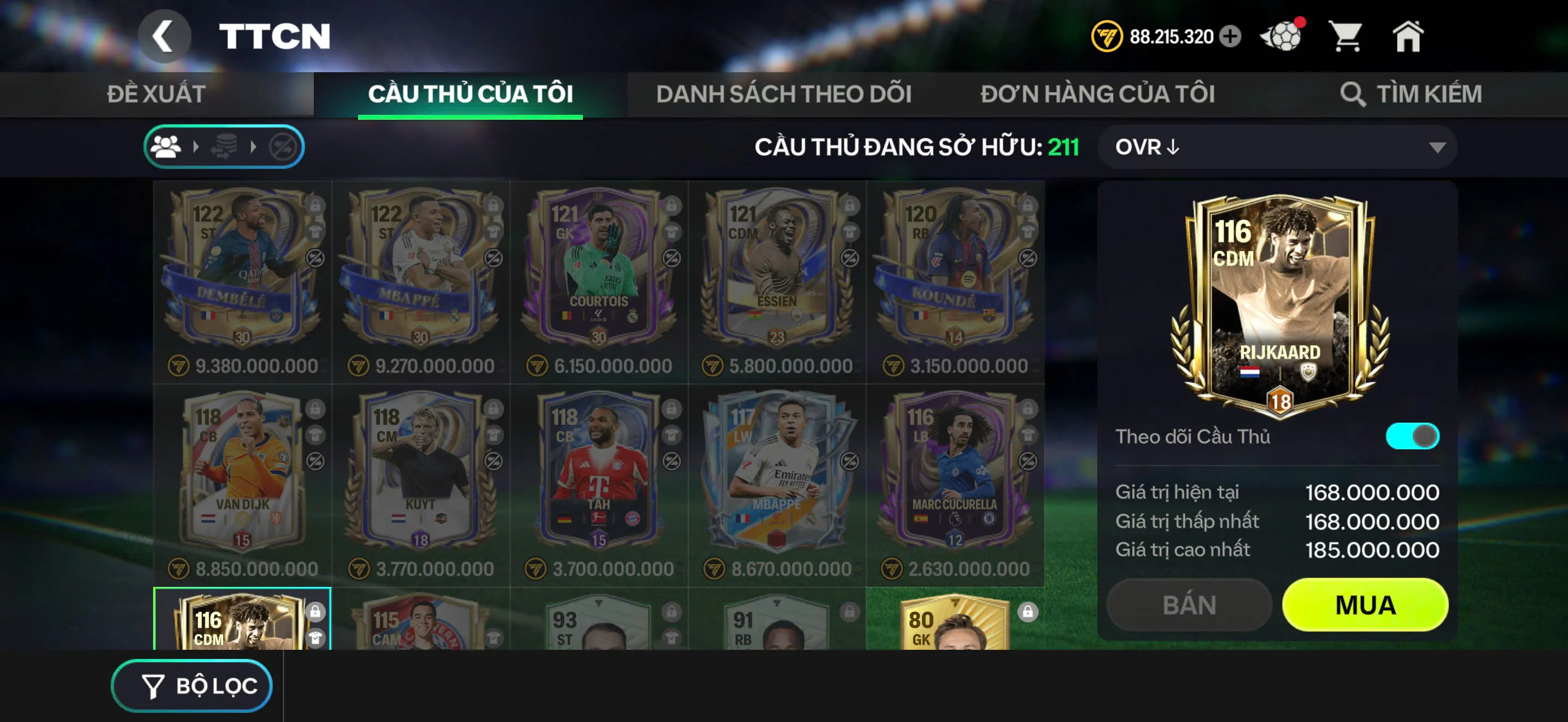The width and height of the screenshot is (1568, 722).
Task: Click the back arrow next to TTCN
Action: 165,36
